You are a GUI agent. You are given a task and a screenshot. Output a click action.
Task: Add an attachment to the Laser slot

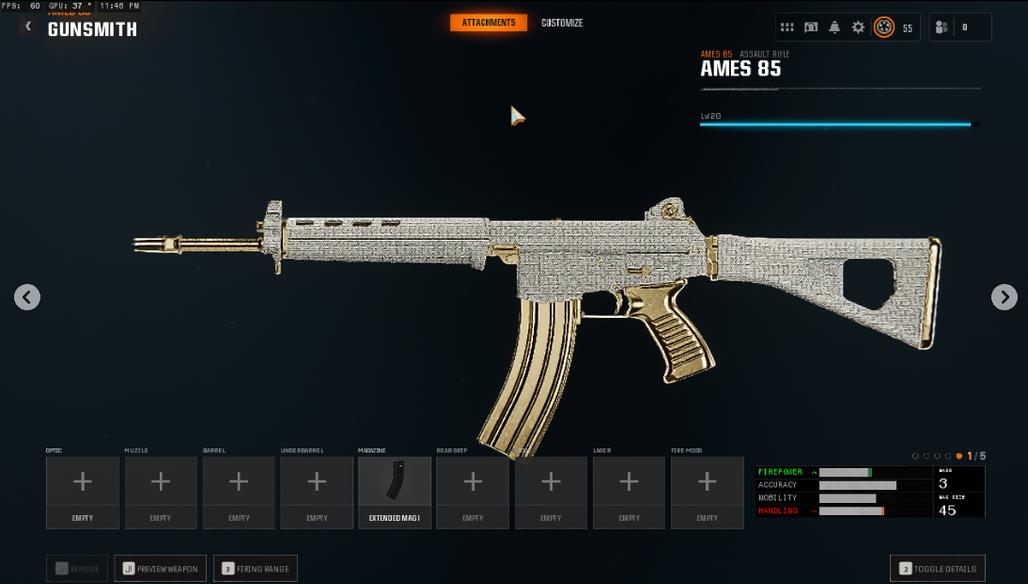point(628,492)
